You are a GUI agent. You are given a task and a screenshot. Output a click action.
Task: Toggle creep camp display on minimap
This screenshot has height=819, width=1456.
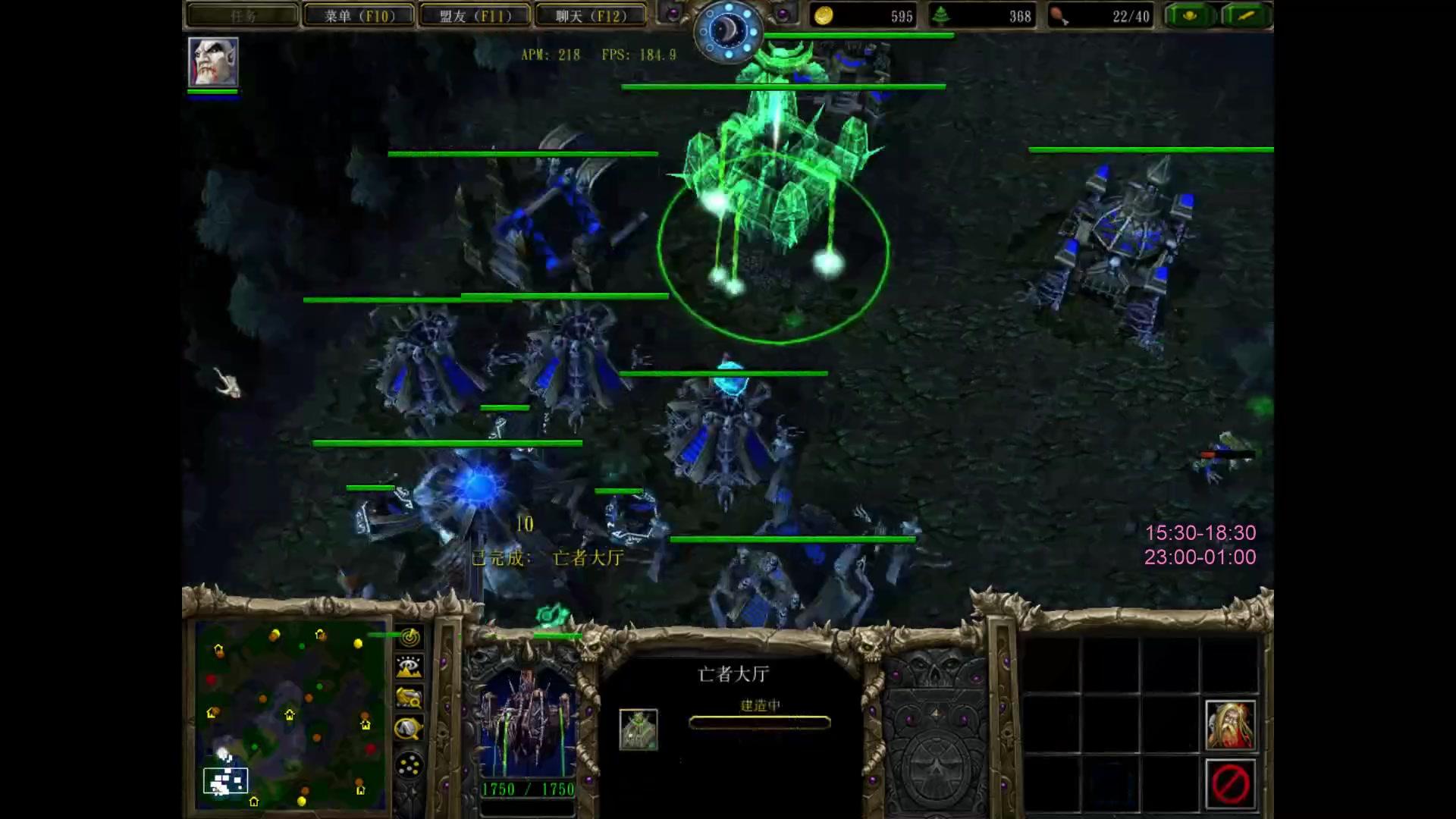tap(409, 730)
